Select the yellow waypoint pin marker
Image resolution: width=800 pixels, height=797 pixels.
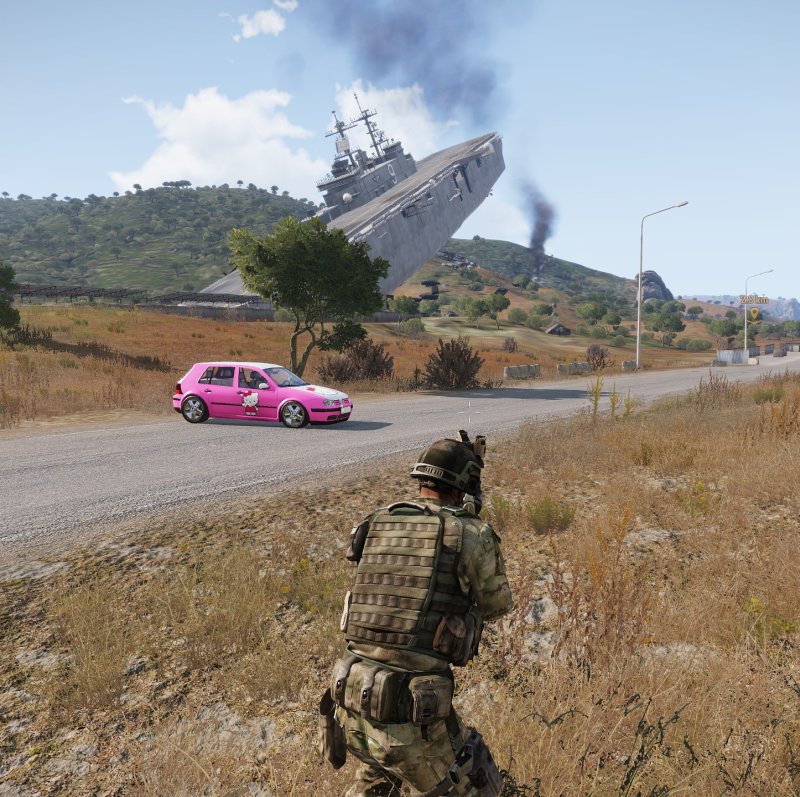(x=754, y=314)
